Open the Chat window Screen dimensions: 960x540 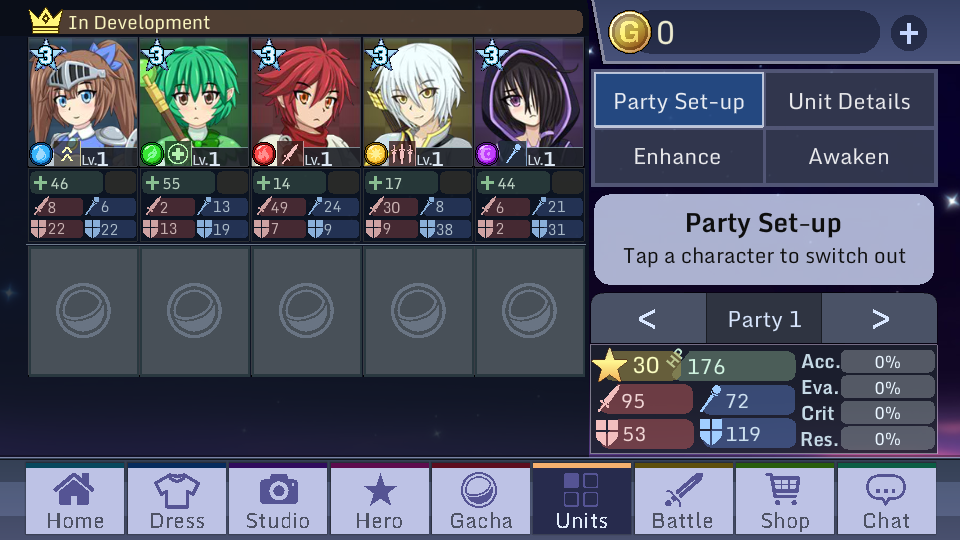pyautogui.click(x=886, y=501)
